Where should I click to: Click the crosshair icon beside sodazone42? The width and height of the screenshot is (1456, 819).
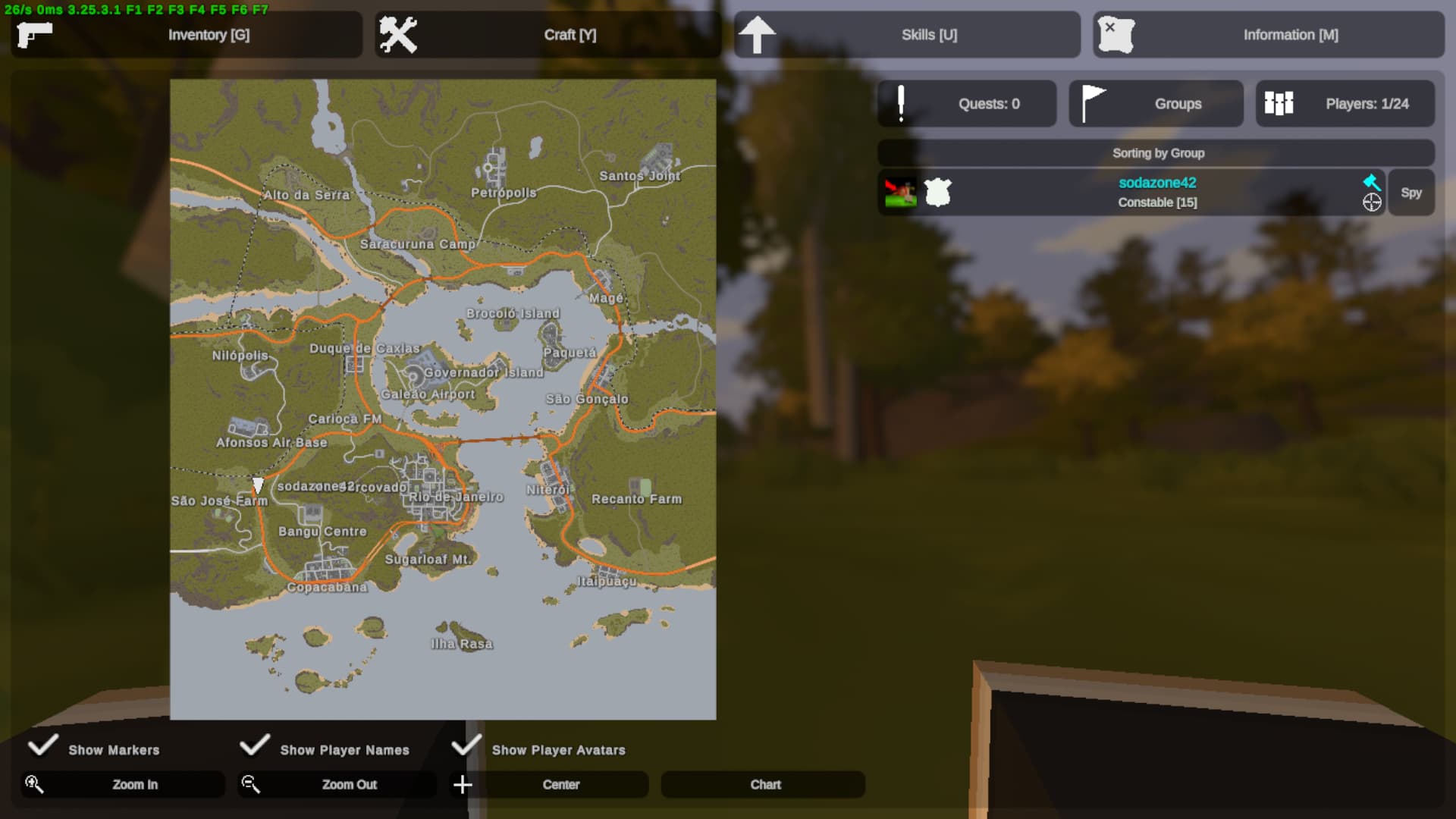pyautogui.click(x=1371, y=202)
